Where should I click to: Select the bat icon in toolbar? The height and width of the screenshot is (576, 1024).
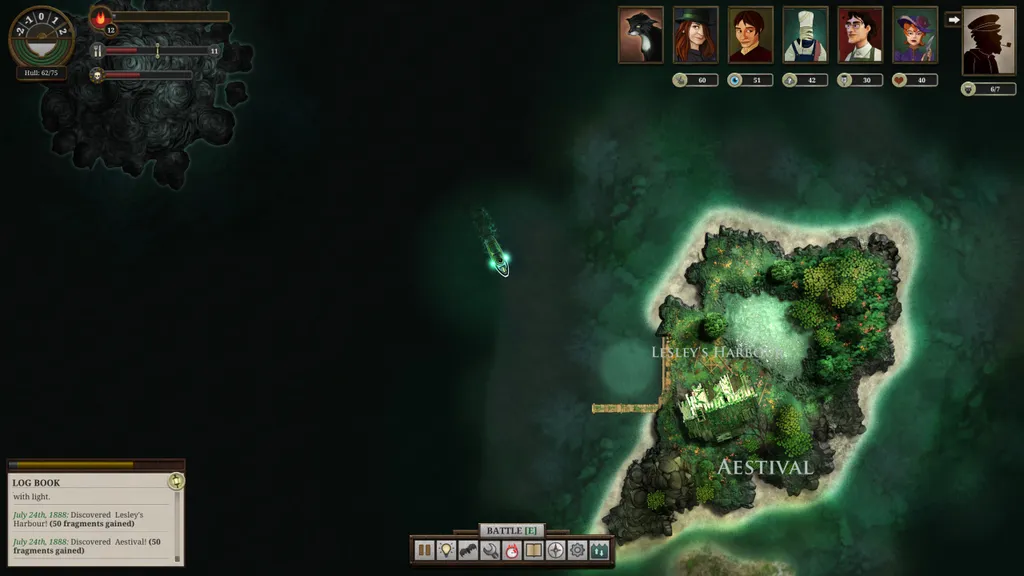click(468, 550)
